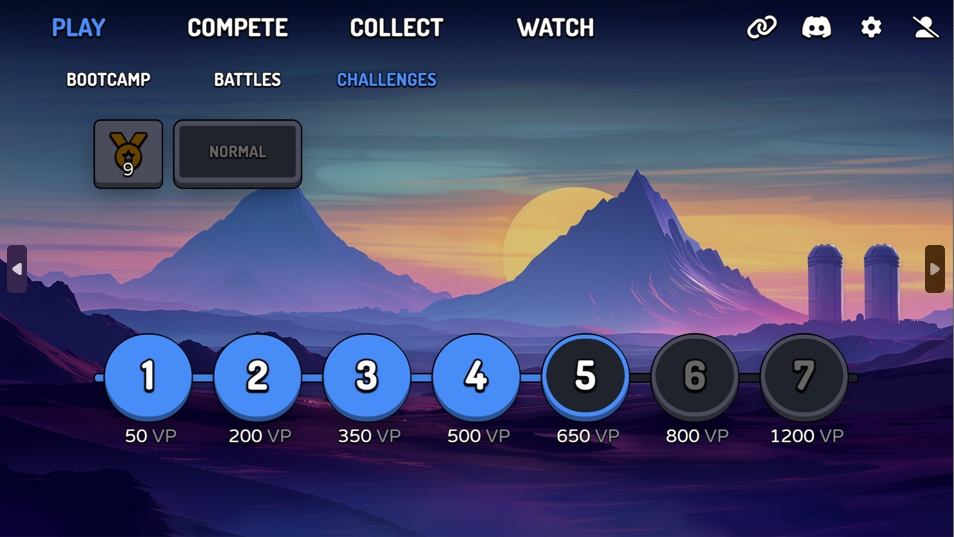The image size is (954, 537).
Task: Select the medal badge showing 9
Action: (128, 154)
